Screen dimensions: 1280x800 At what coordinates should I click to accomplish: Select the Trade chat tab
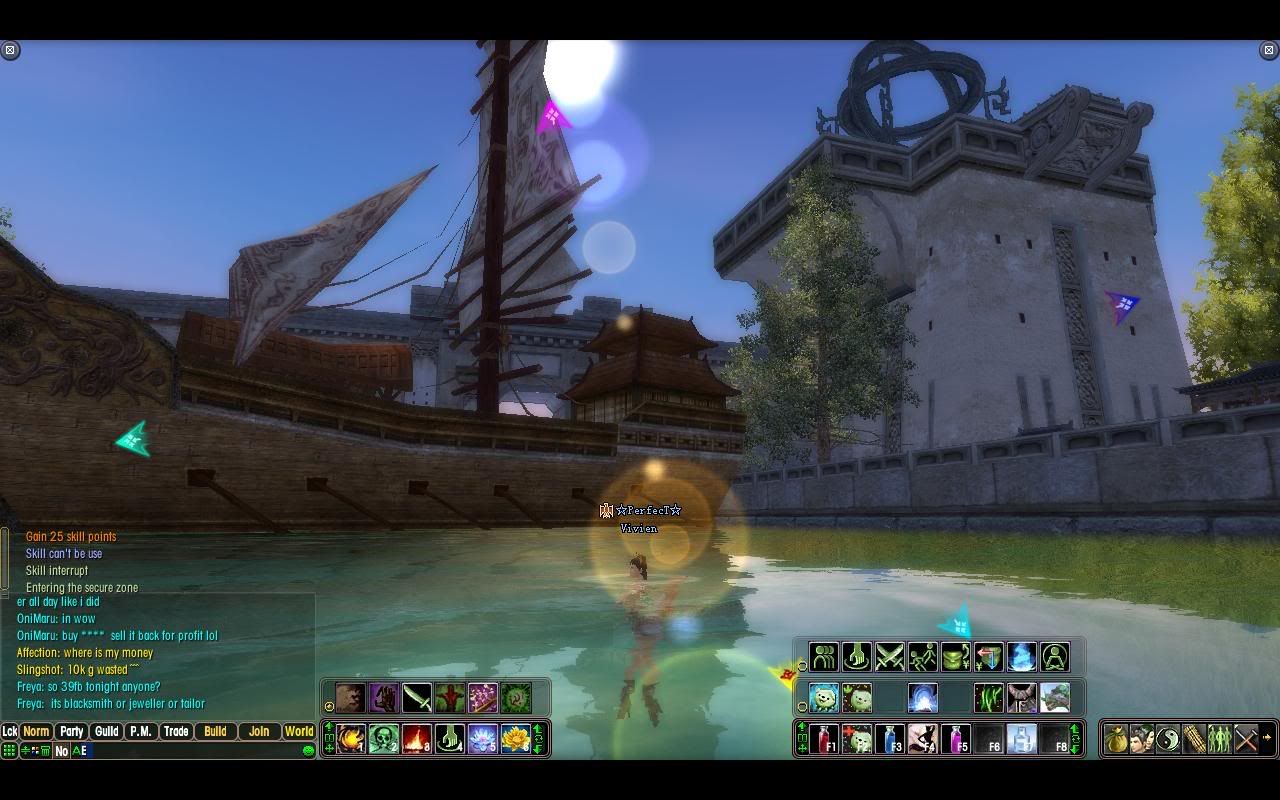point(176,731)
